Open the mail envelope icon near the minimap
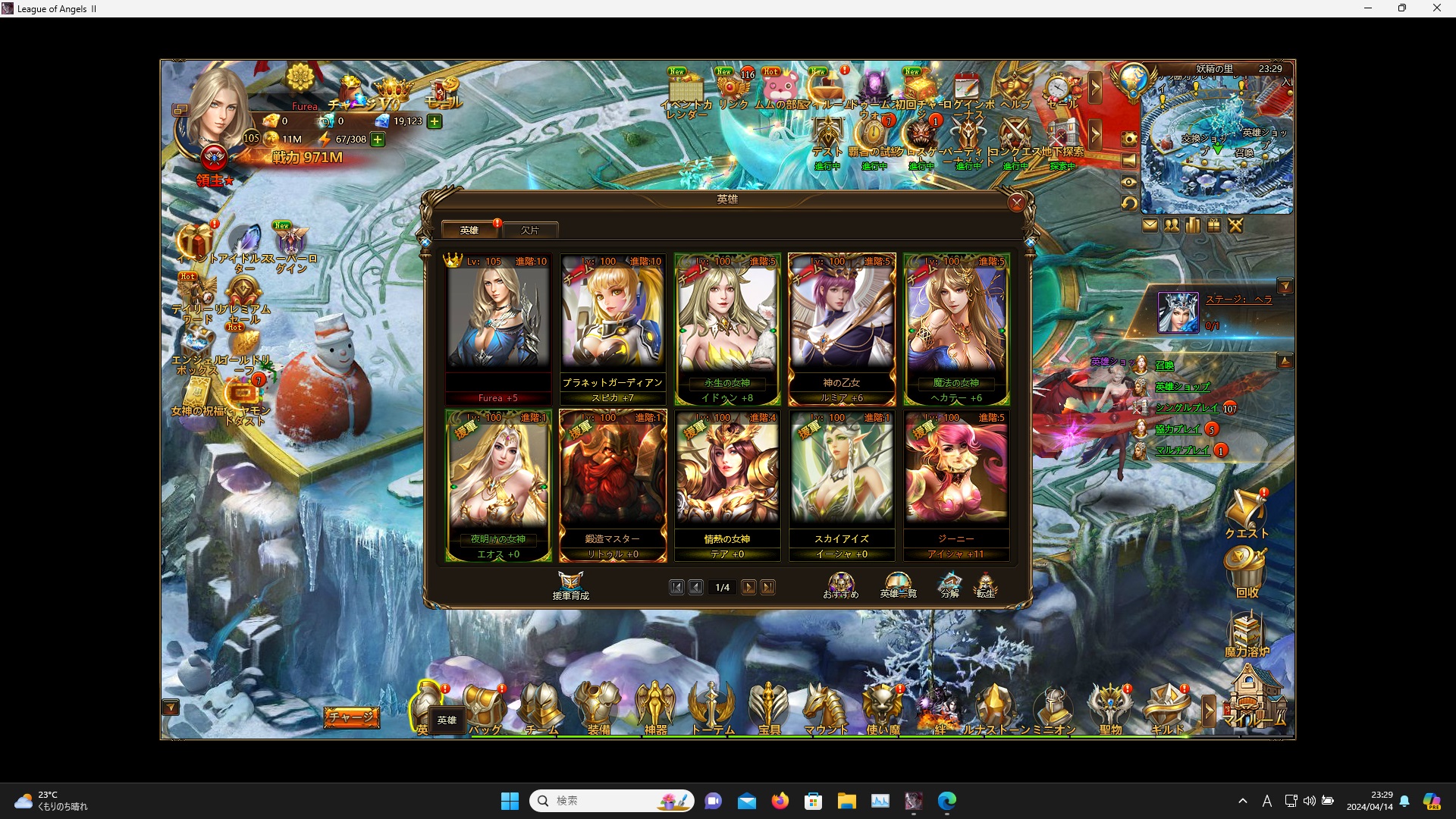The image size is (1456, 819). point(1150,225)
